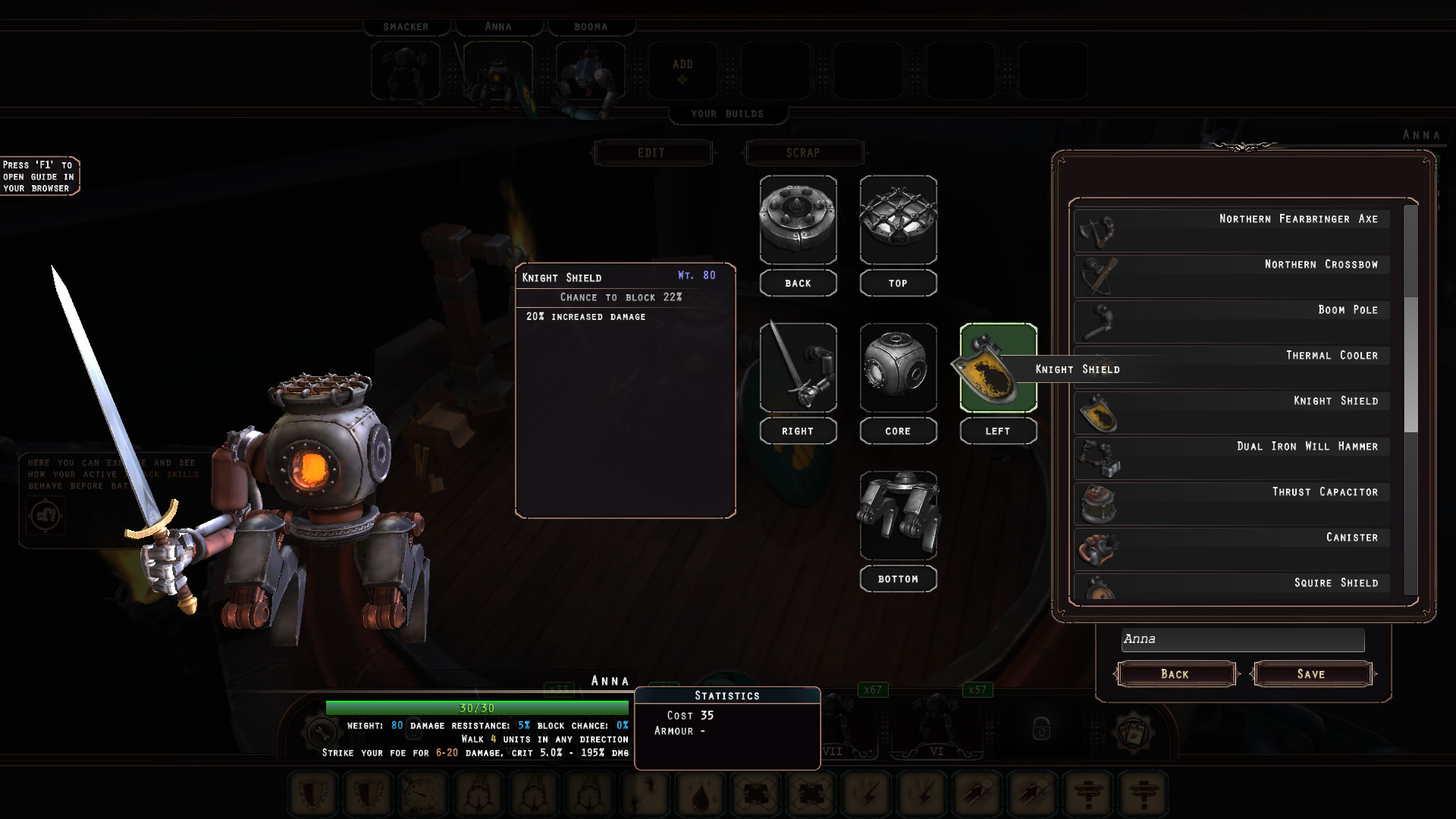1456x819 pixels.
Task: Open the Right arm sword slot
Action: [798, 368]
